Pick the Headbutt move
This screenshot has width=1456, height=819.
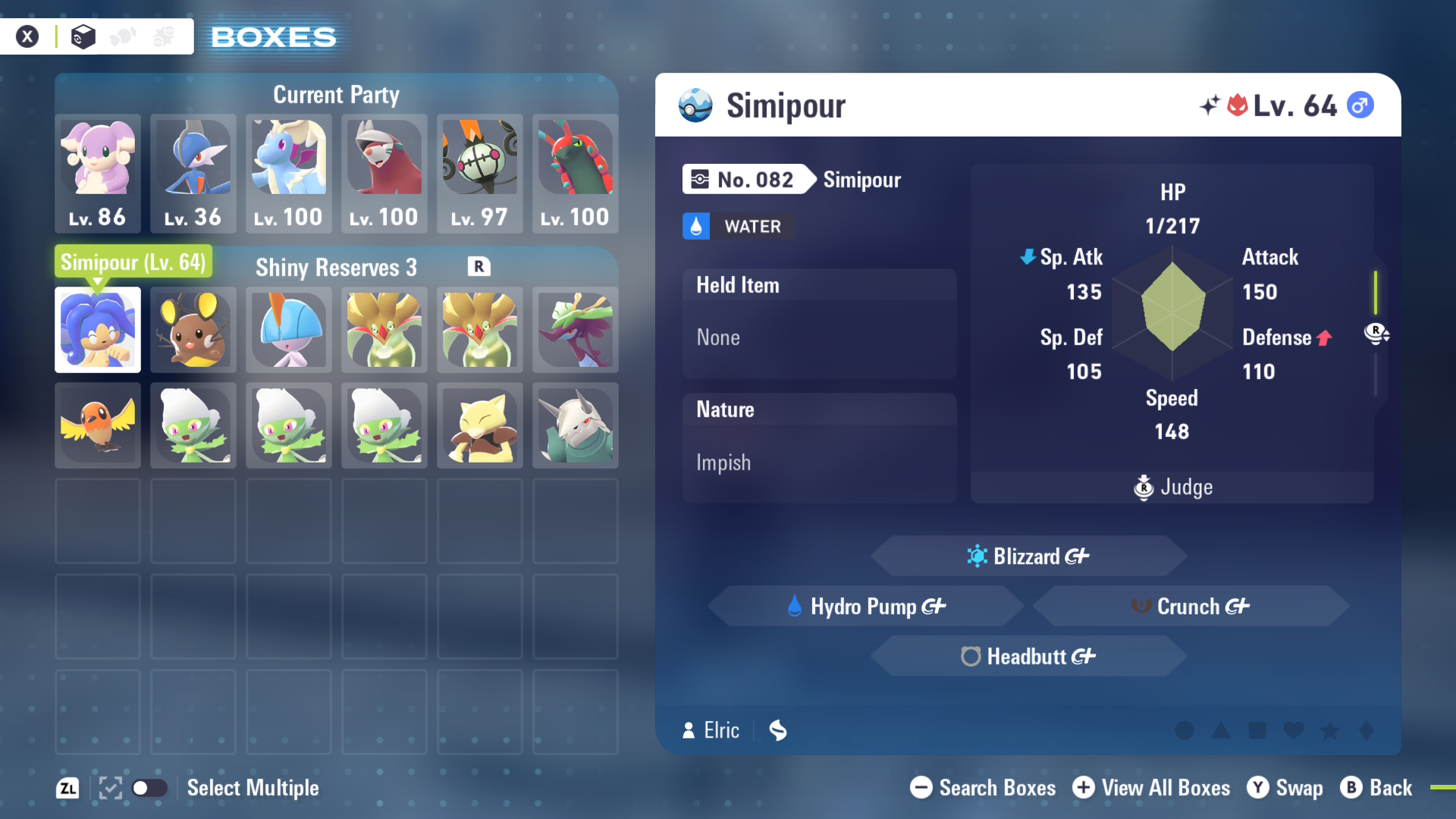click(1028, 656)
